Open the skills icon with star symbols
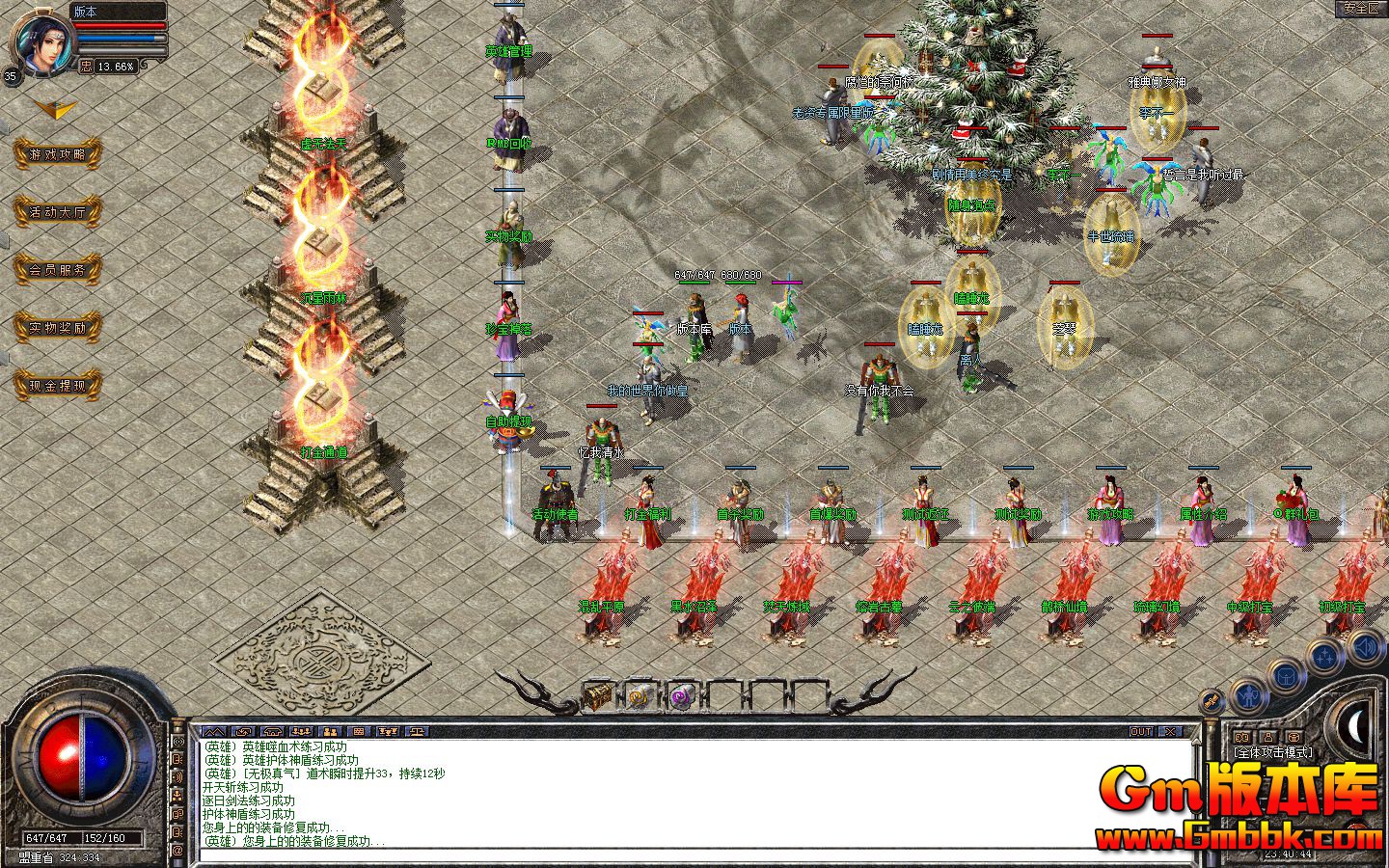This screenshot has height=868, width=1389. [x=1325, y=657]
